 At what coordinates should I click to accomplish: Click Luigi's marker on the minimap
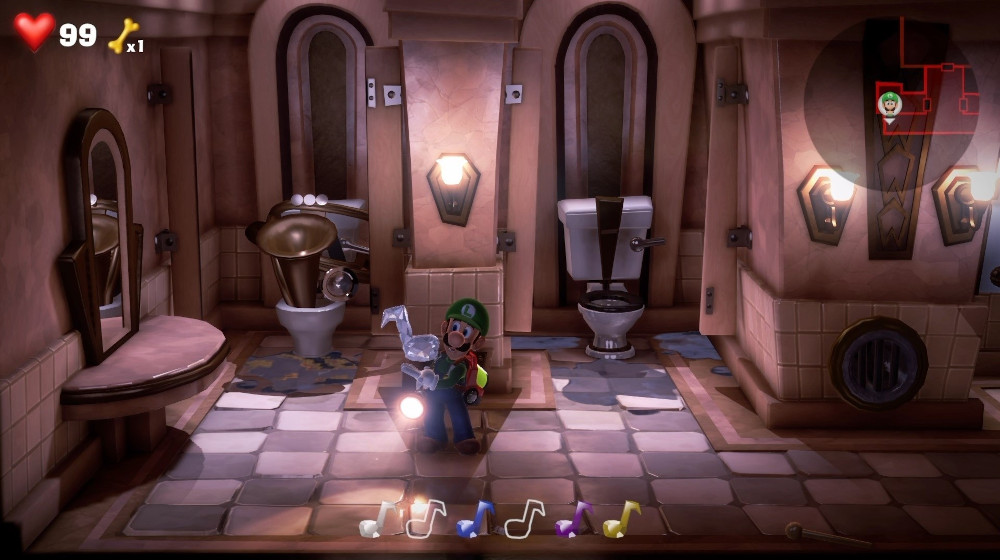coord(889,103)
